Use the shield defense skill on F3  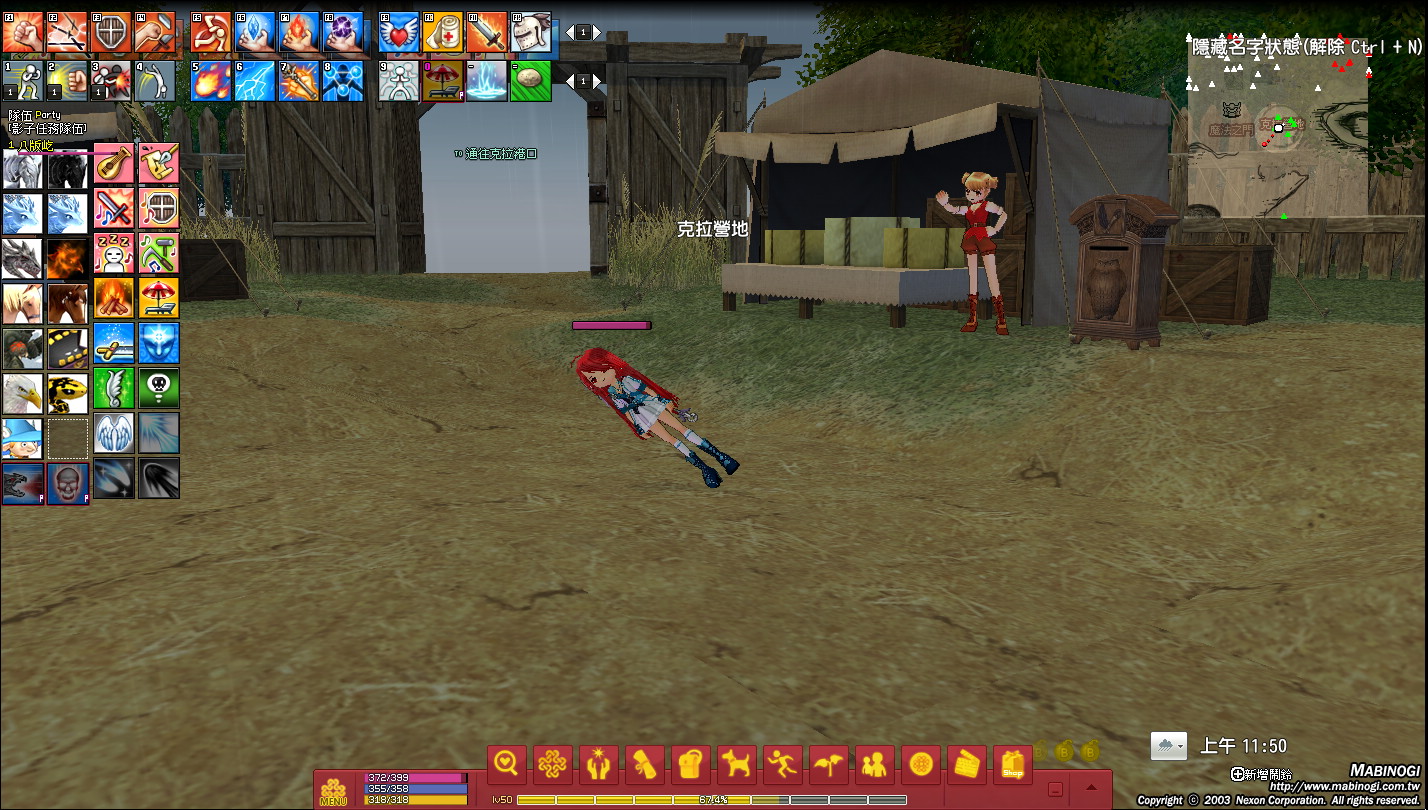click(x=111, y=32)
